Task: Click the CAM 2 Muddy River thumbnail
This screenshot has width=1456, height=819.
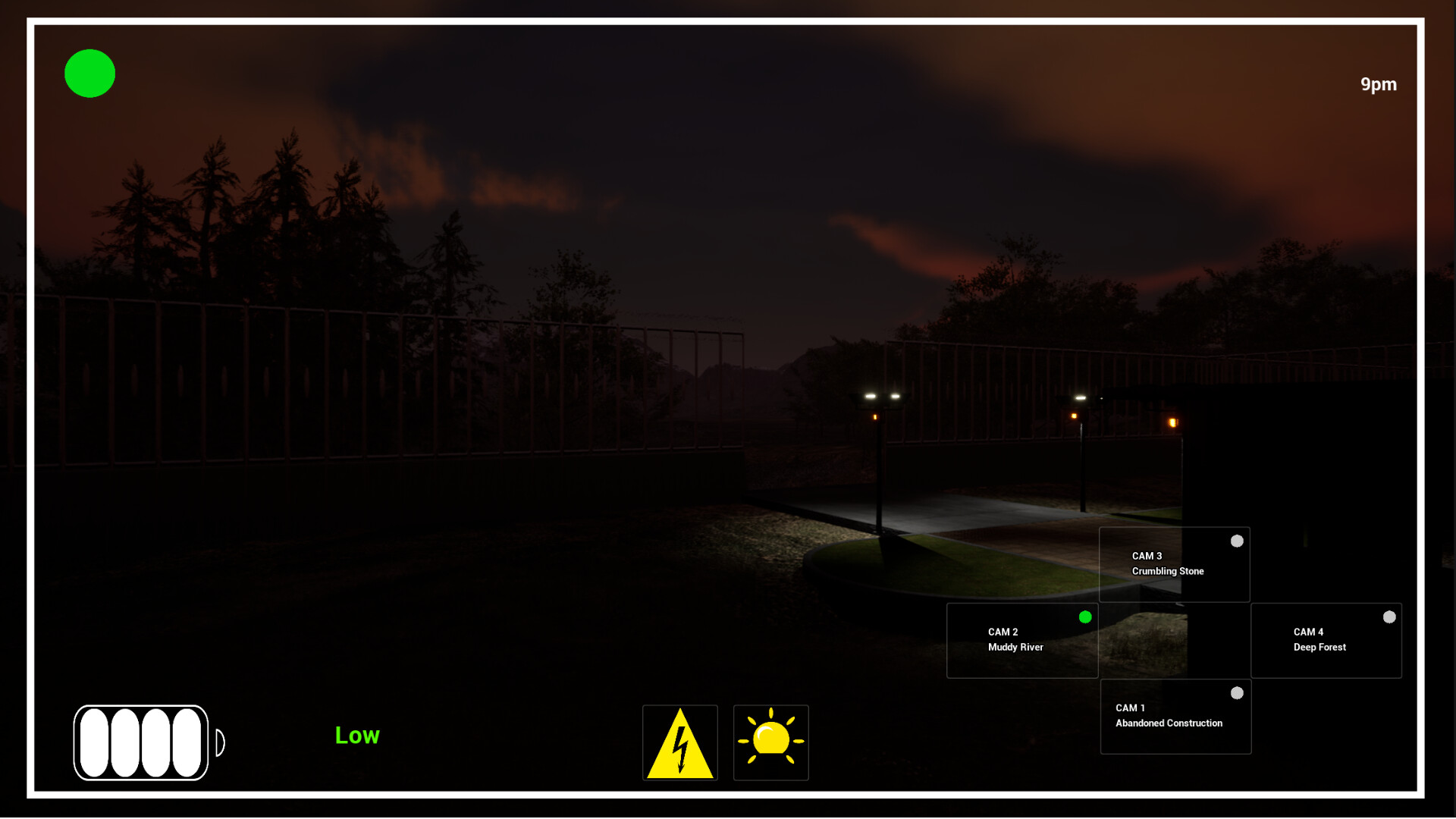Action: point(1022,640)
